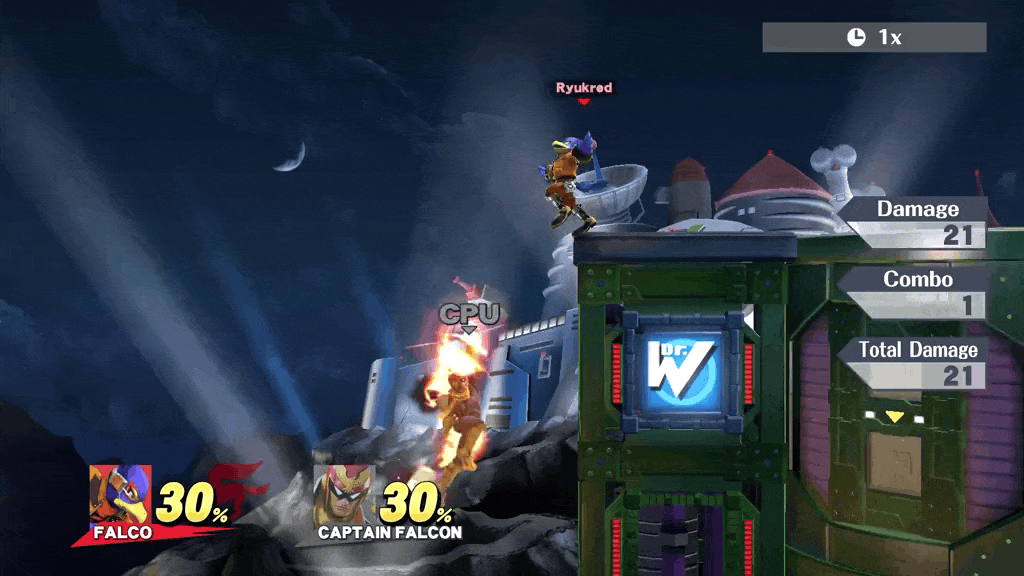The height and width of the screenshot is (576, 1024).
Task: Select Captain Falcon's character portrait
Action: click(x=344, y=495)
